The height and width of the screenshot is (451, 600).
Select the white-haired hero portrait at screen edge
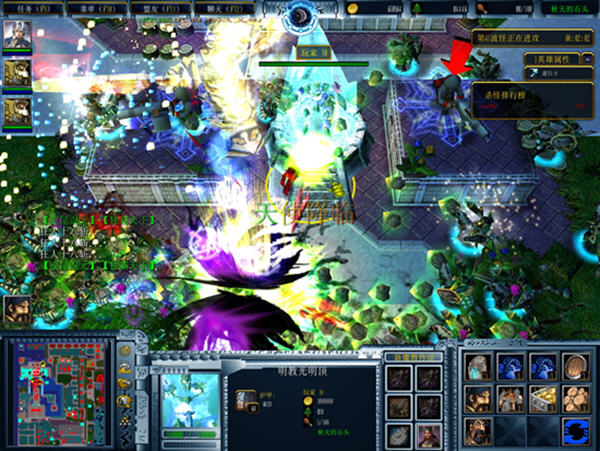point(17,36)
